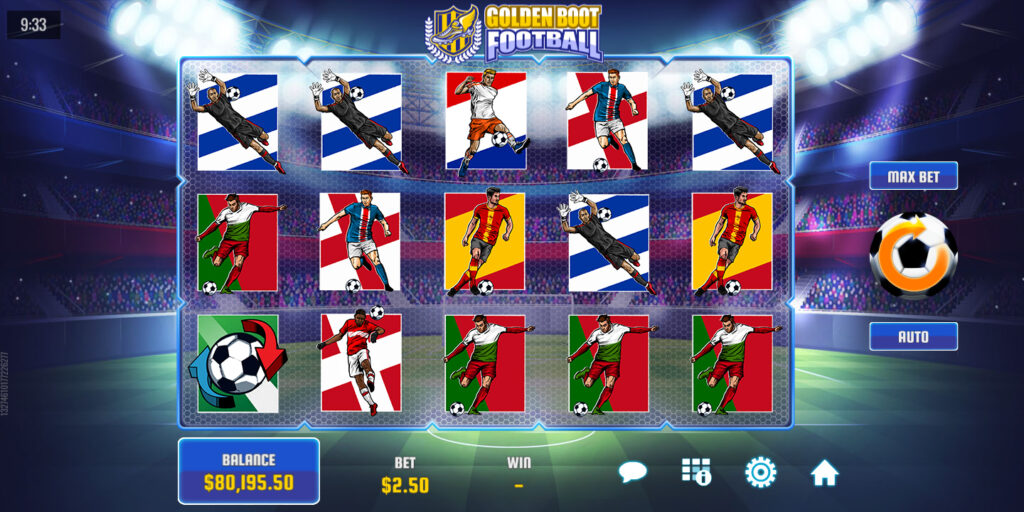Activate the AUTO spin button

click(913, 336)
